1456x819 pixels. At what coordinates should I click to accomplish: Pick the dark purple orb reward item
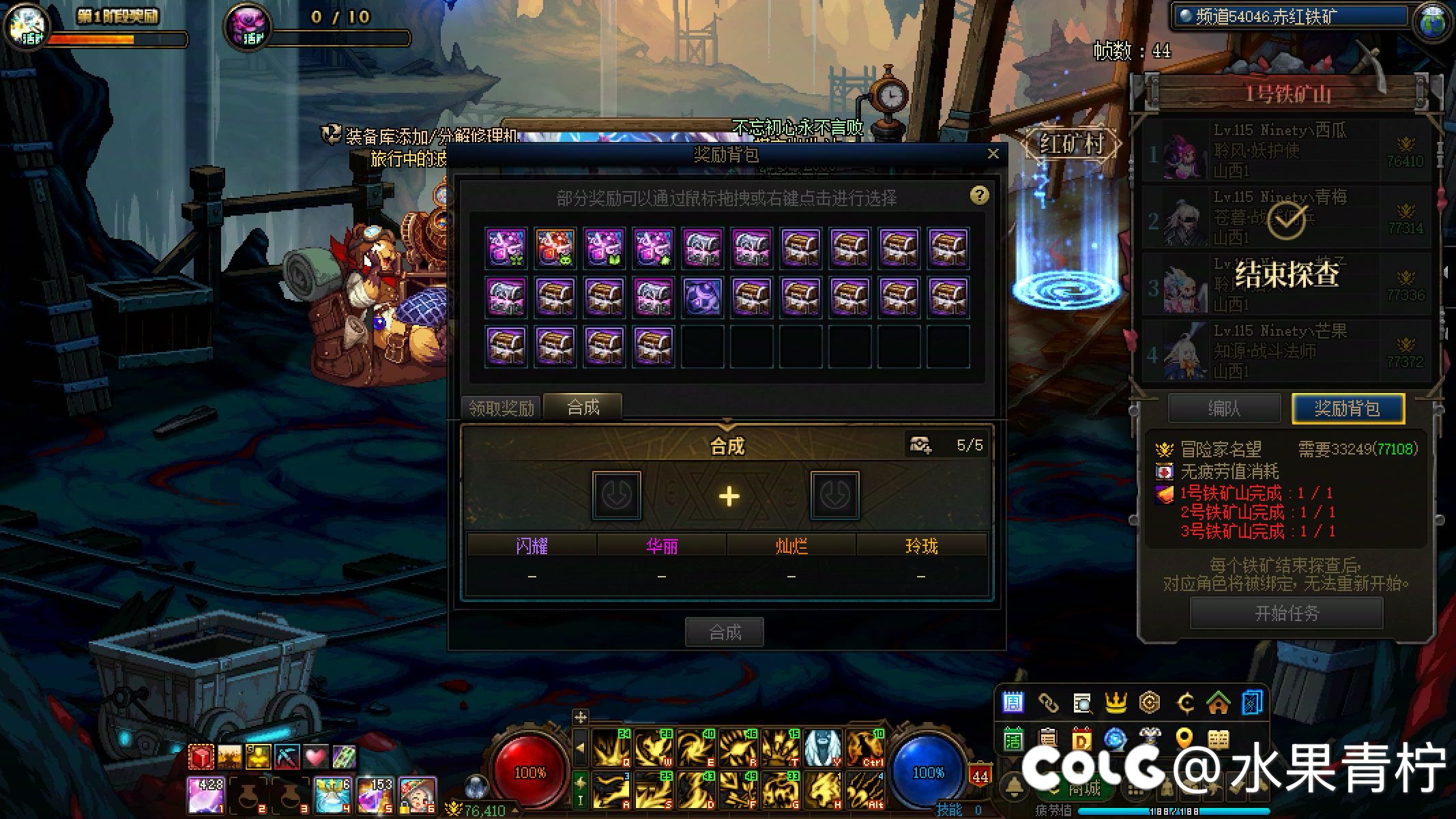[703, 297]
